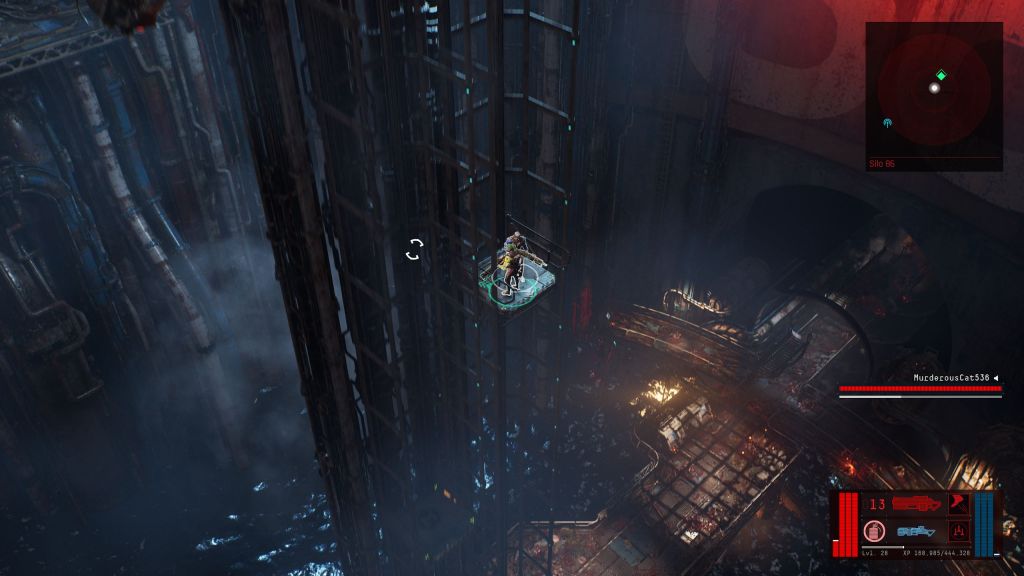The height and width of the screenshot is (576, 1024).
Task: Select the red primary weapon icon
Action: tap(916, 504)
